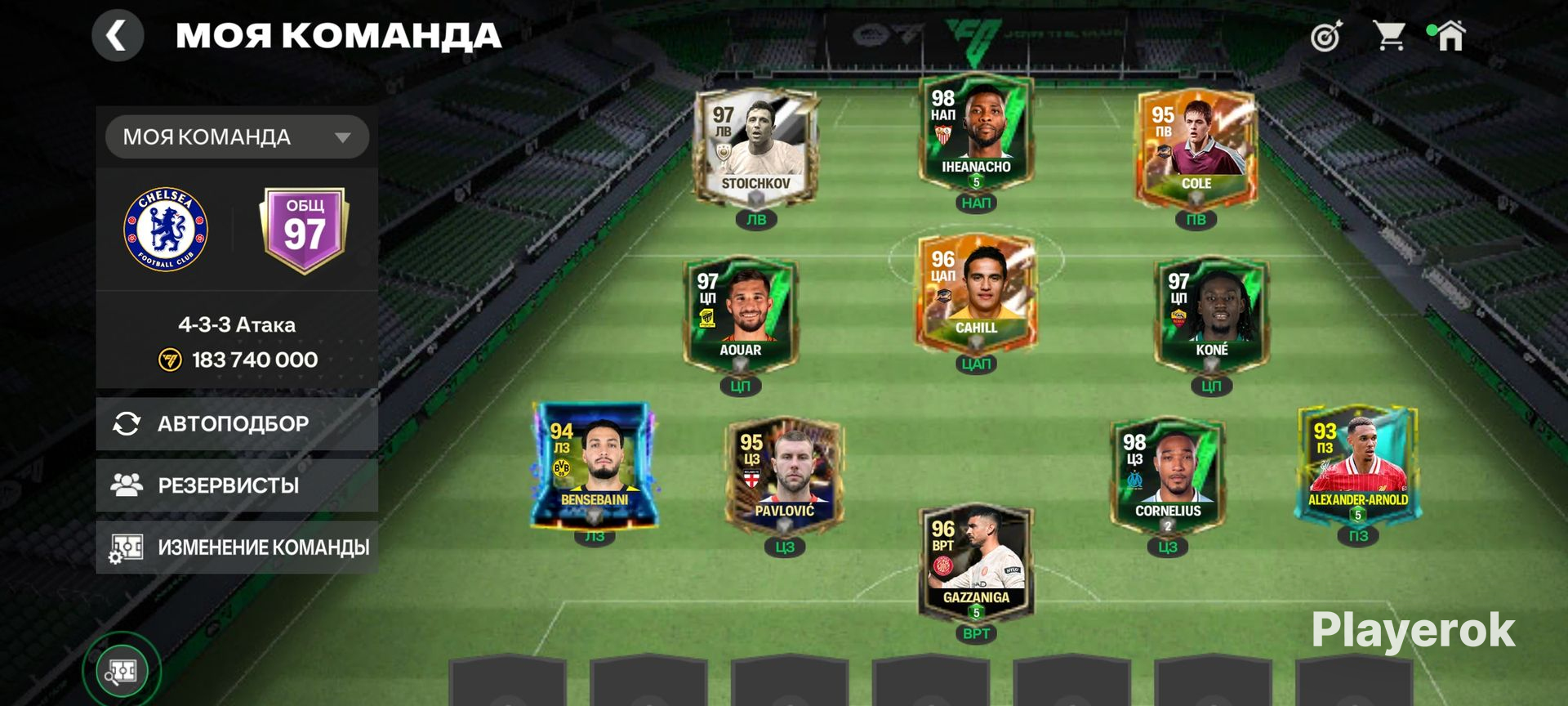Select the Cornelius center back card
The height and width of the screenshot is (706, 1568).
click(1167, 474)
